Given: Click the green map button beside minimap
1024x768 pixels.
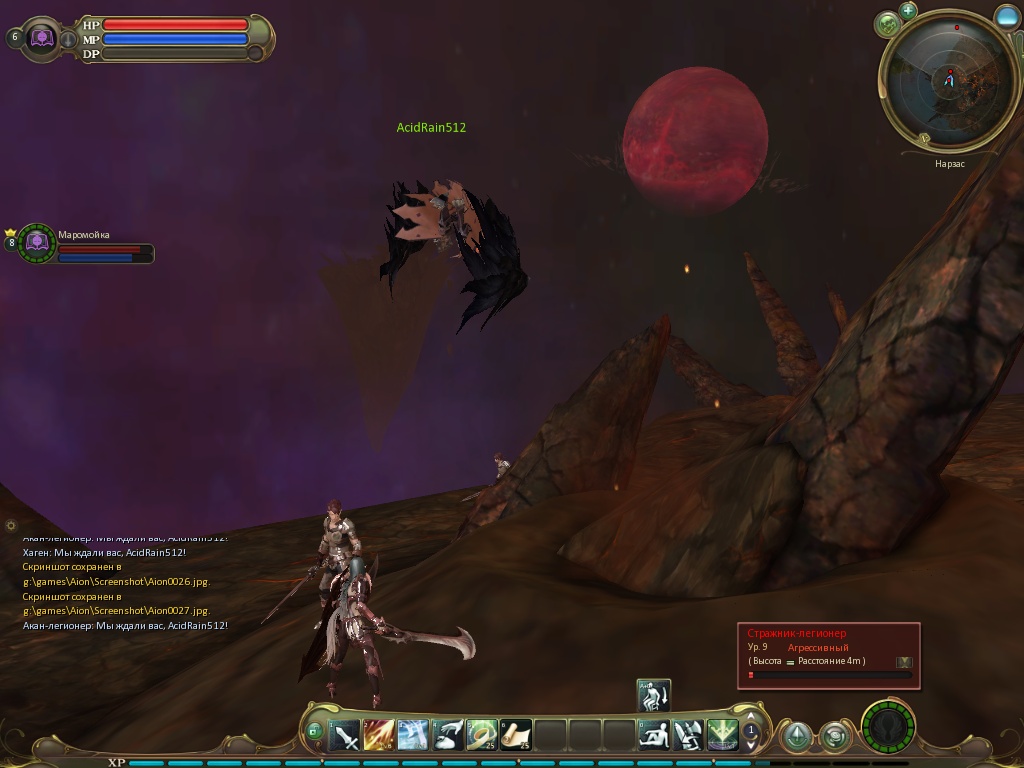Looking at the screenshot, I should click(887, 24).
